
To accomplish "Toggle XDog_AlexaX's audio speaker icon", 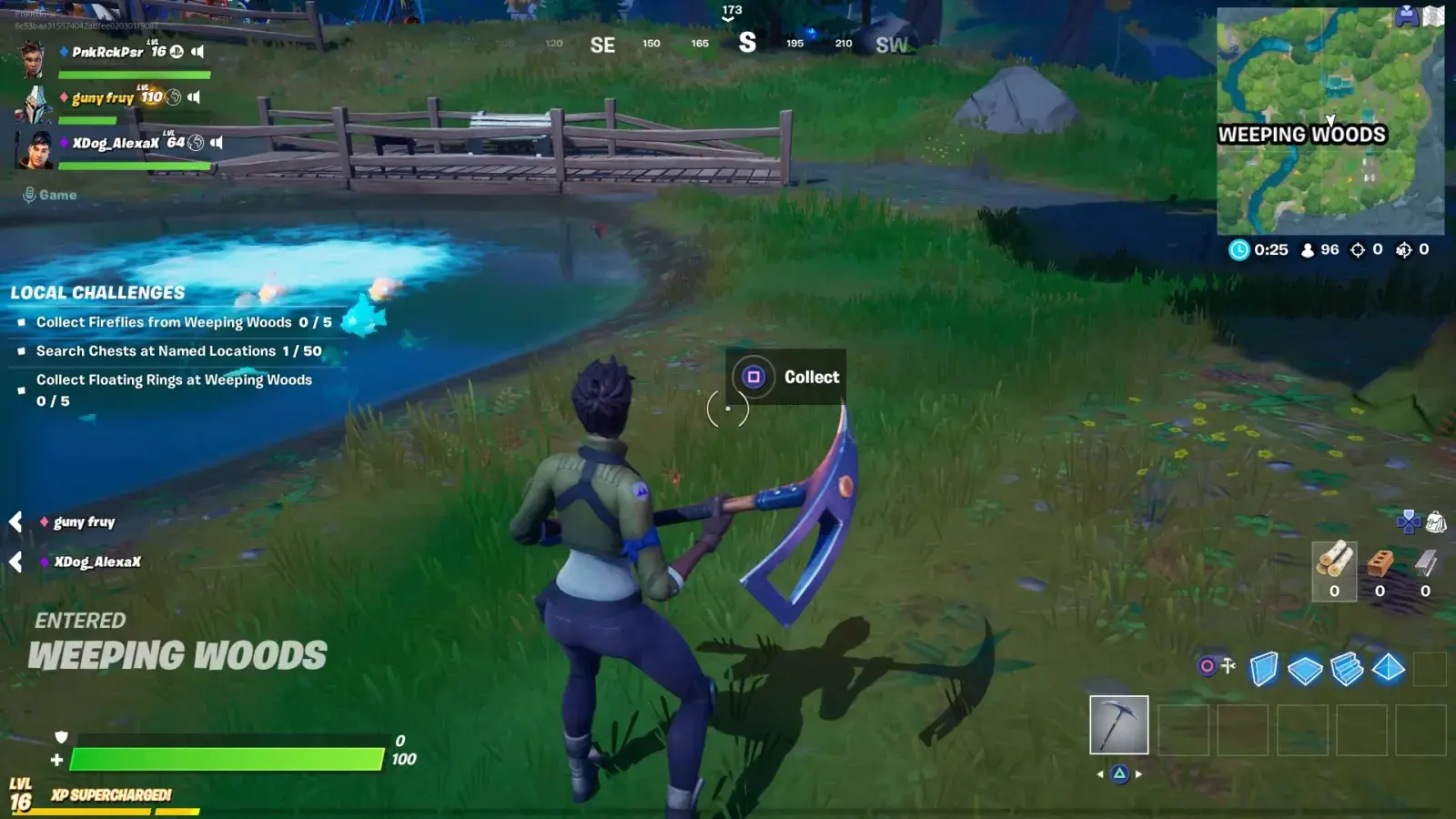I will [217, 143].
